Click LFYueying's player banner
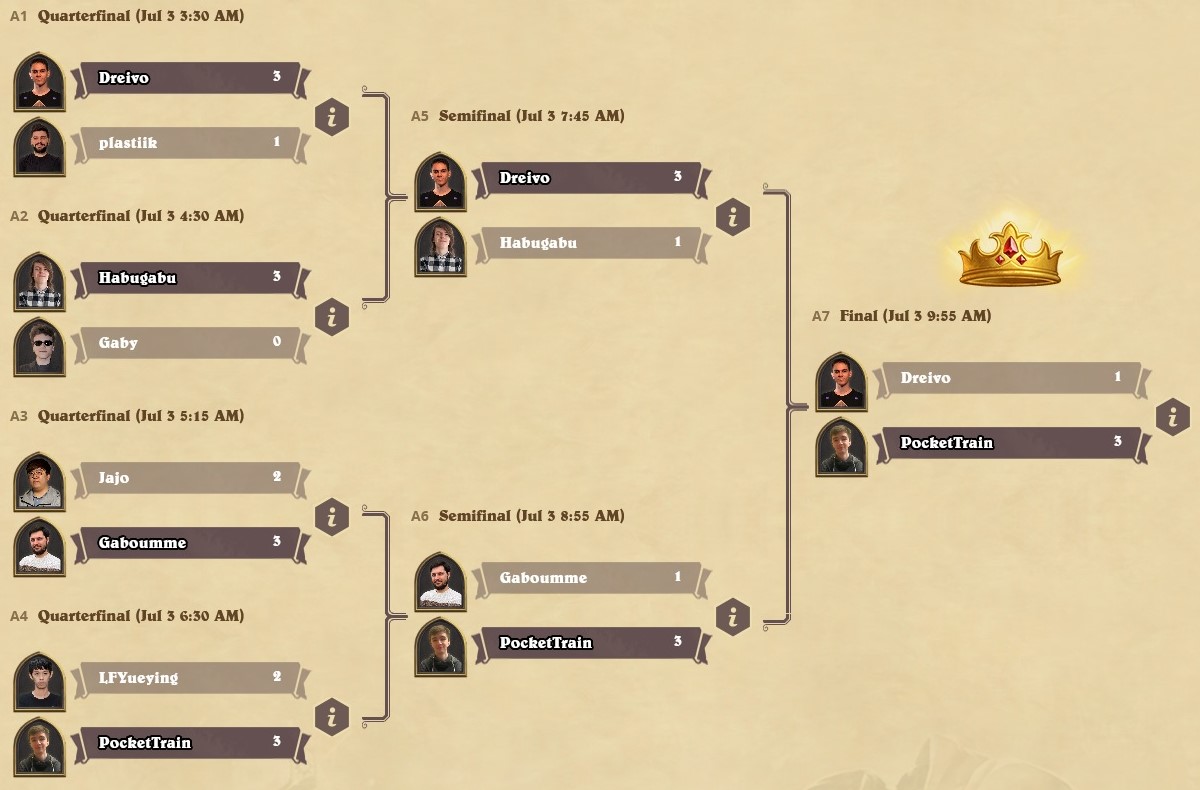Screen dimensions: 1200x790 tap(187, 678)
